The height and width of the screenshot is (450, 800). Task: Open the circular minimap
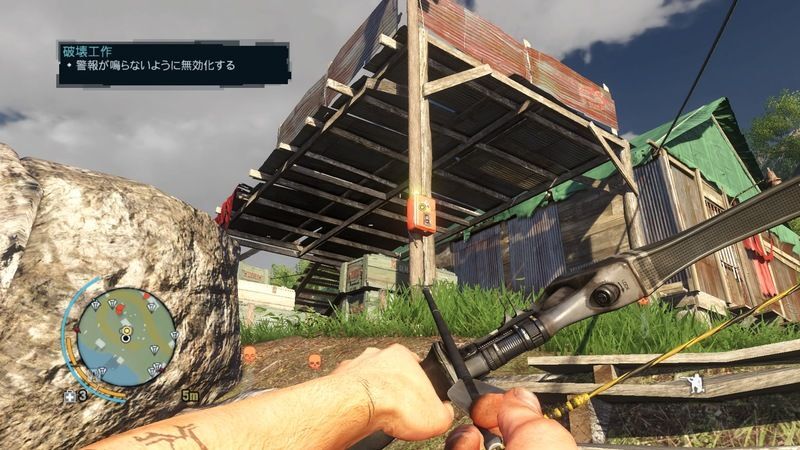click(126, 337)
